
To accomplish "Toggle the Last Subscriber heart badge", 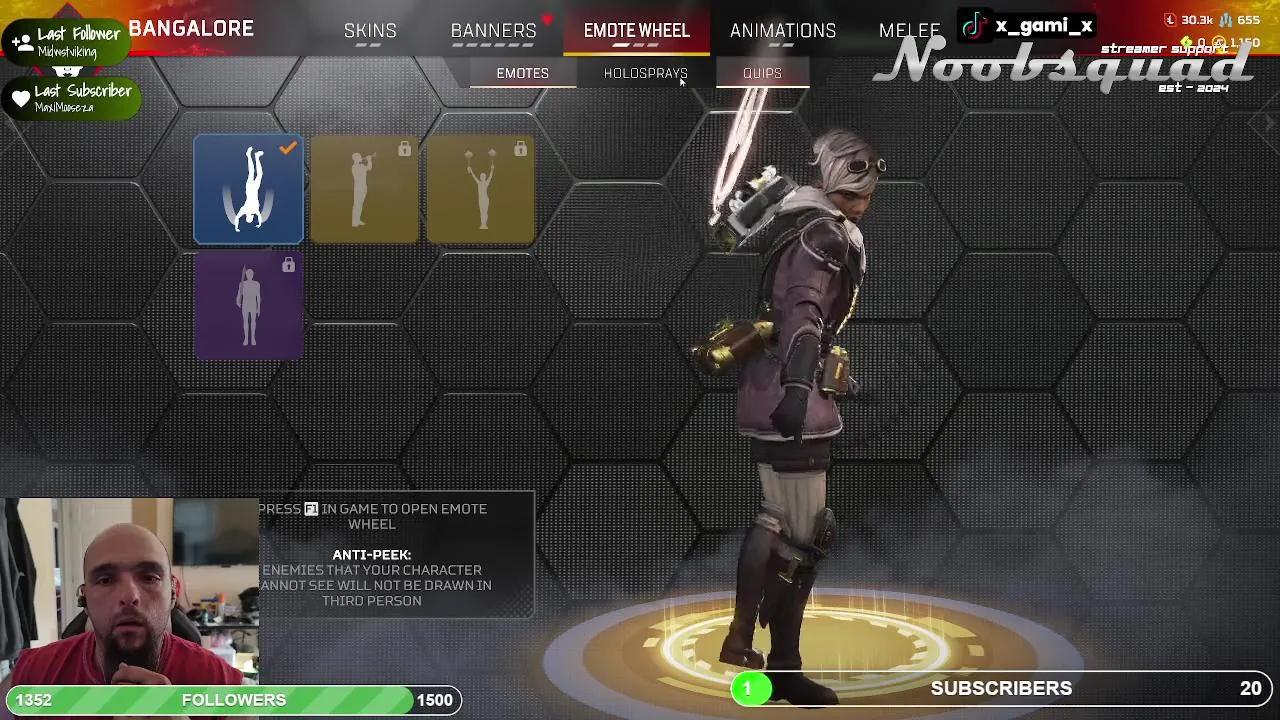I will coord(22,97).
